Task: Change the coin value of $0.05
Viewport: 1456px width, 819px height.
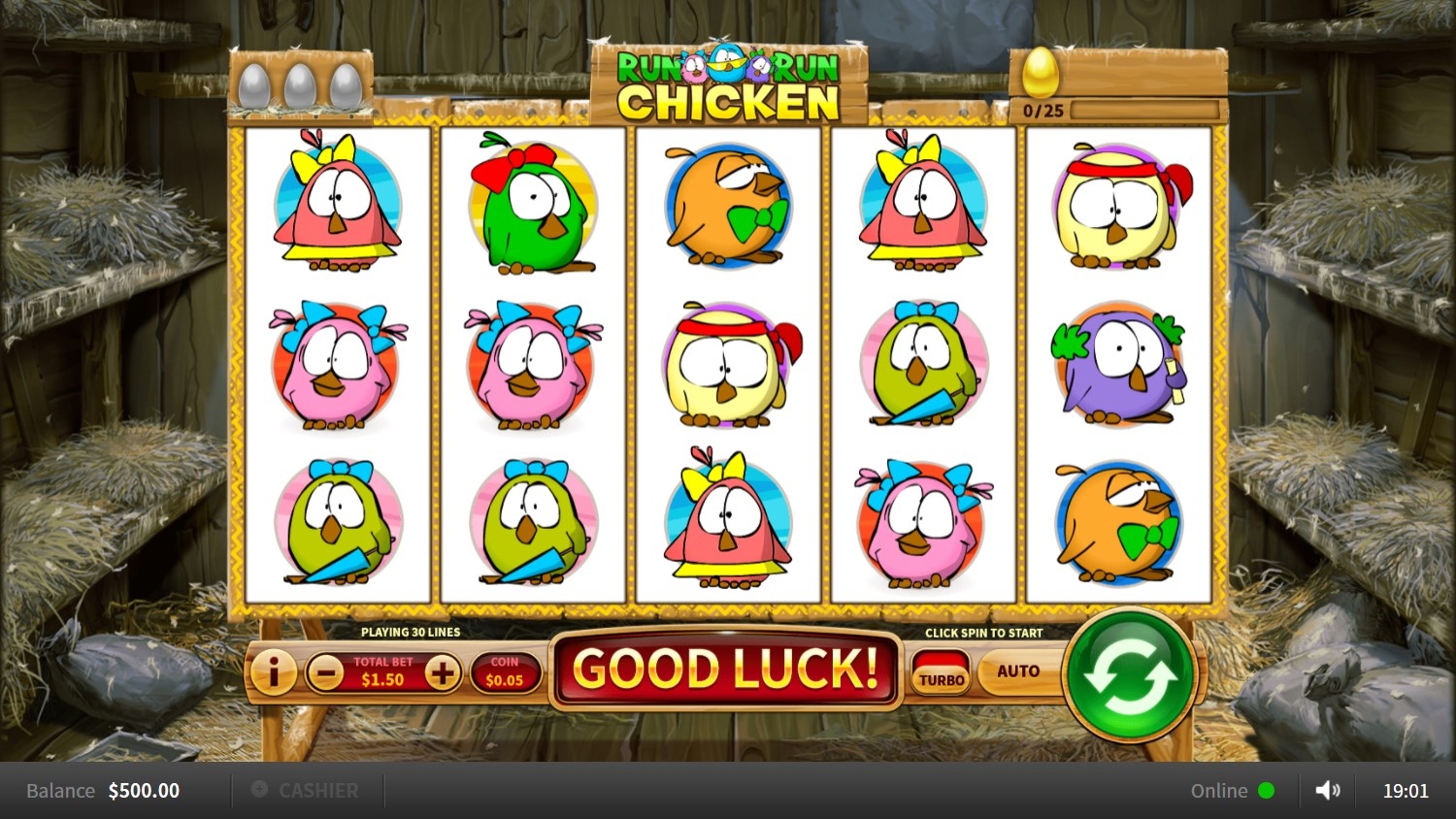Action: pos(504,672)
